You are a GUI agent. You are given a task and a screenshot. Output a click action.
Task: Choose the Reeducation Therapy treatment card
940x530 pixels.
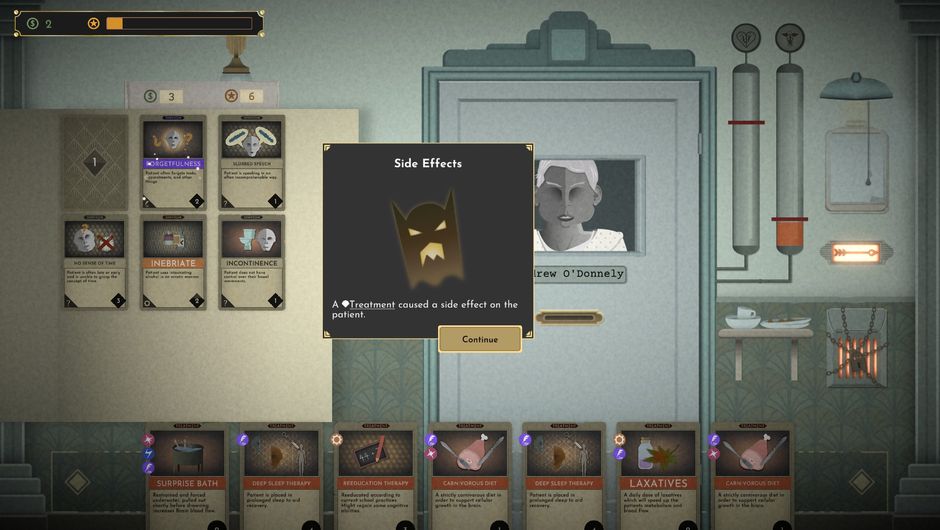377,477
